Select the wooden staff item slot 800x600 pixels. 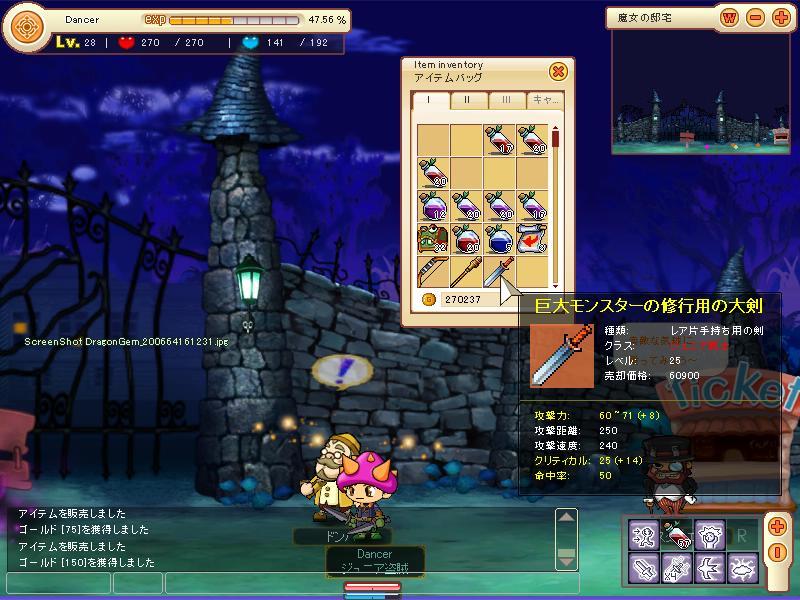tap(466, 272)
